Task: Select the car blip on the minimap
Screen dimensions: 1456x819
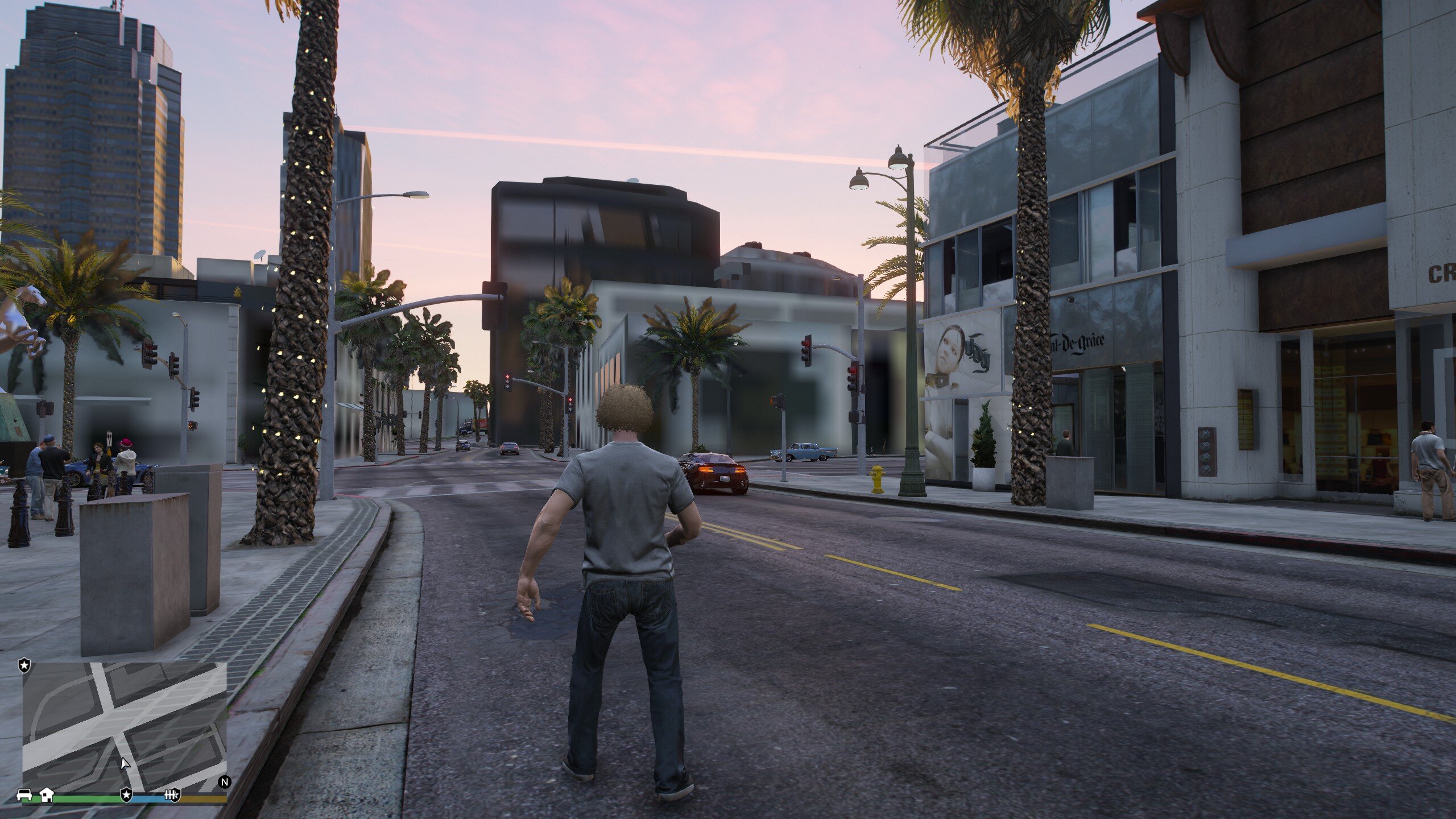Action: point(24,795)
